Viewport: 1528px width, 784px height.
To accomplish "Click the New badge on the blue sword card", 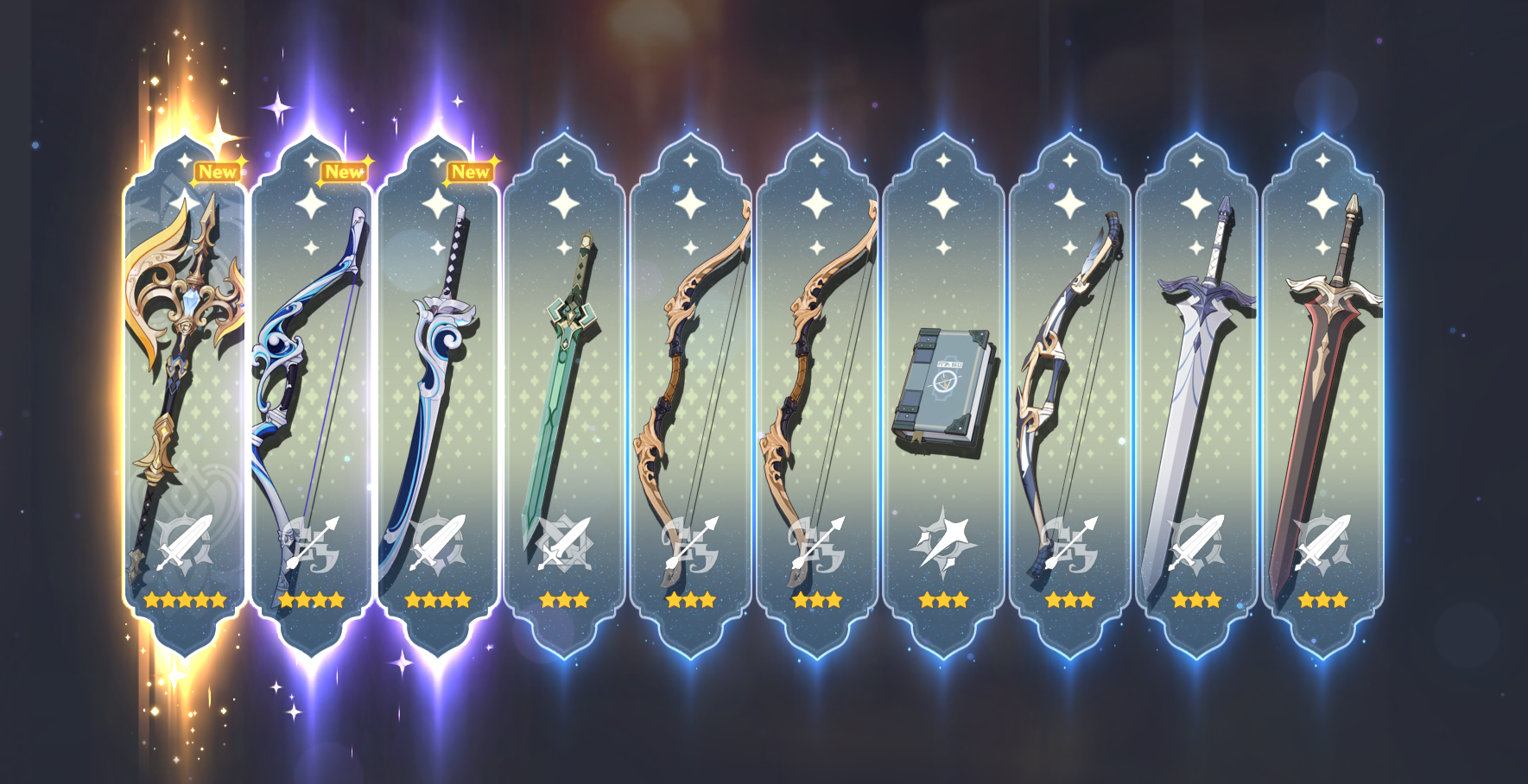I will 471,171.
